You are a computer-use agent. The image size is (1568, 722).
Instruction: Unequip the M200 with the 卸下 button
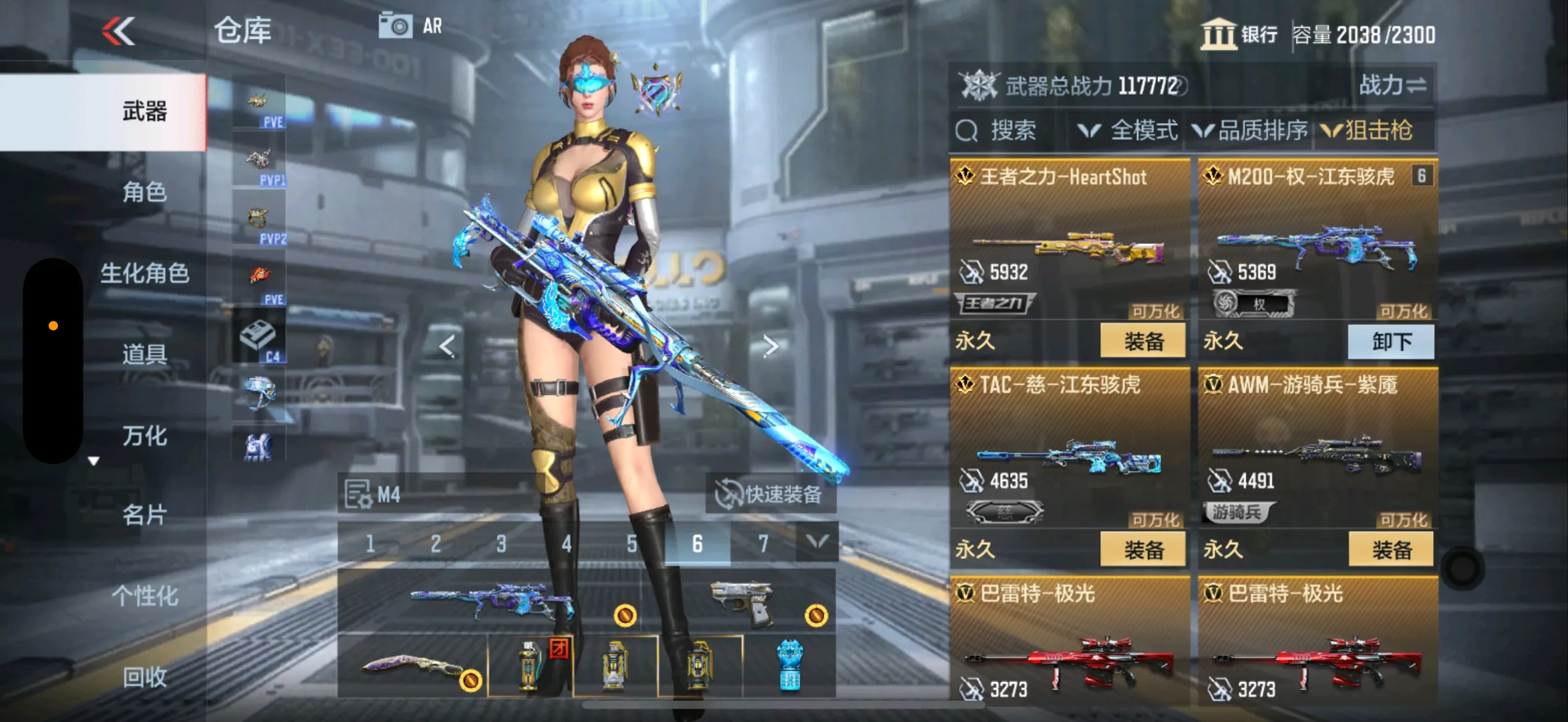tap(1391, 342)
